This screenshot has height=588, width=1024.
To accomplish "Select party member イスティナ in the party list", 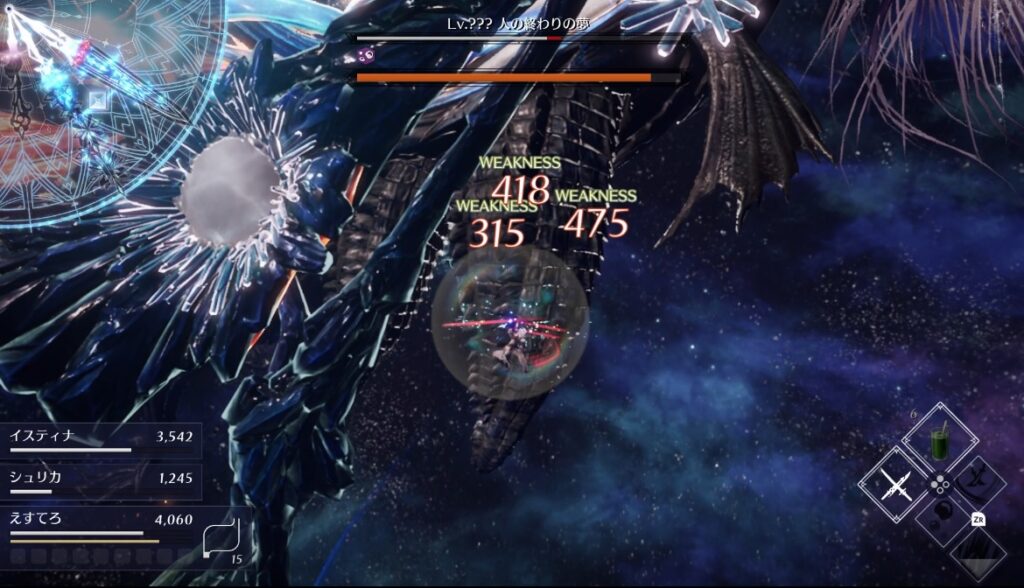I will tap(100, 438).
